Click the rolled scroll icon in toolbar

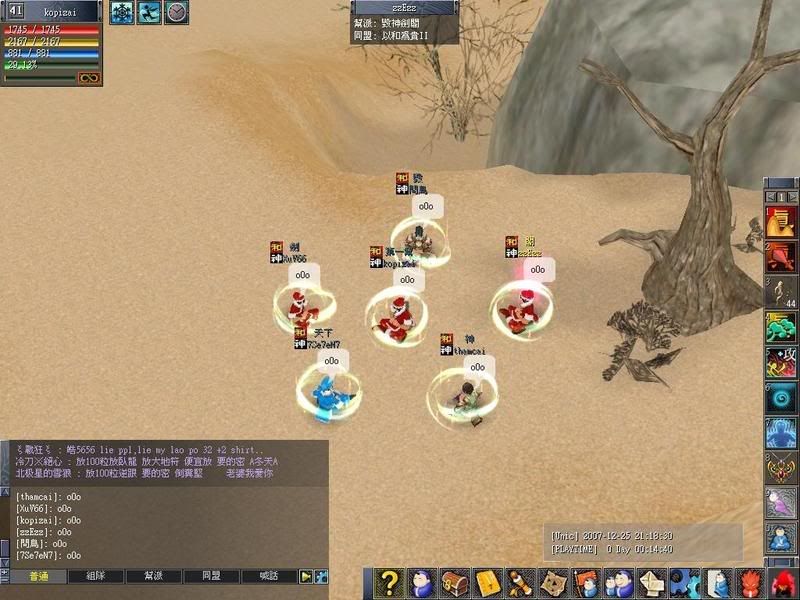519,583
